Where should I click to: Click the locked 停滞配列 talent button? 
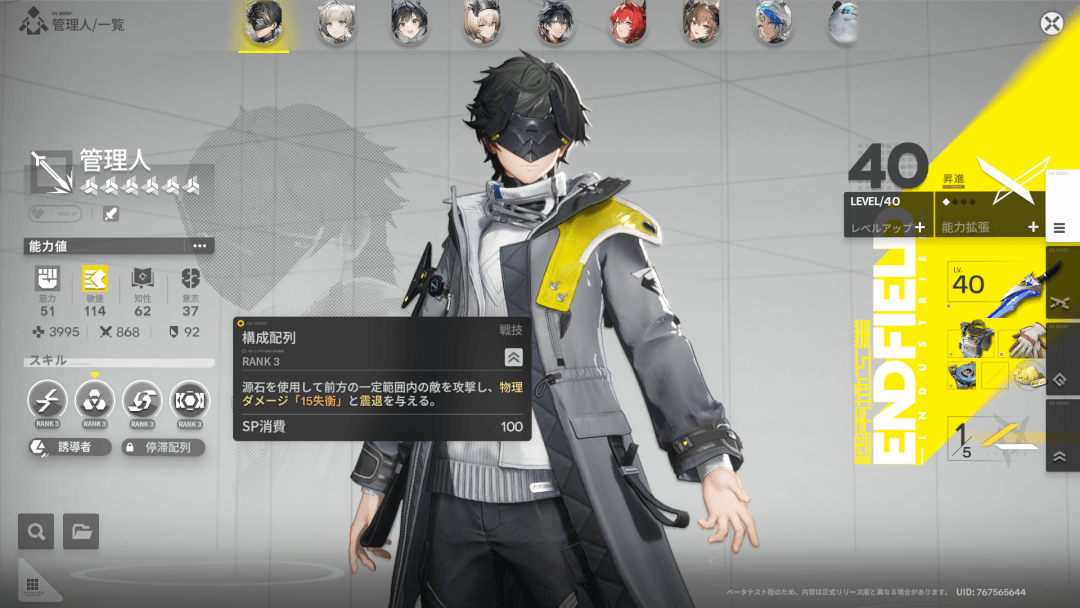tap(163, 448)
